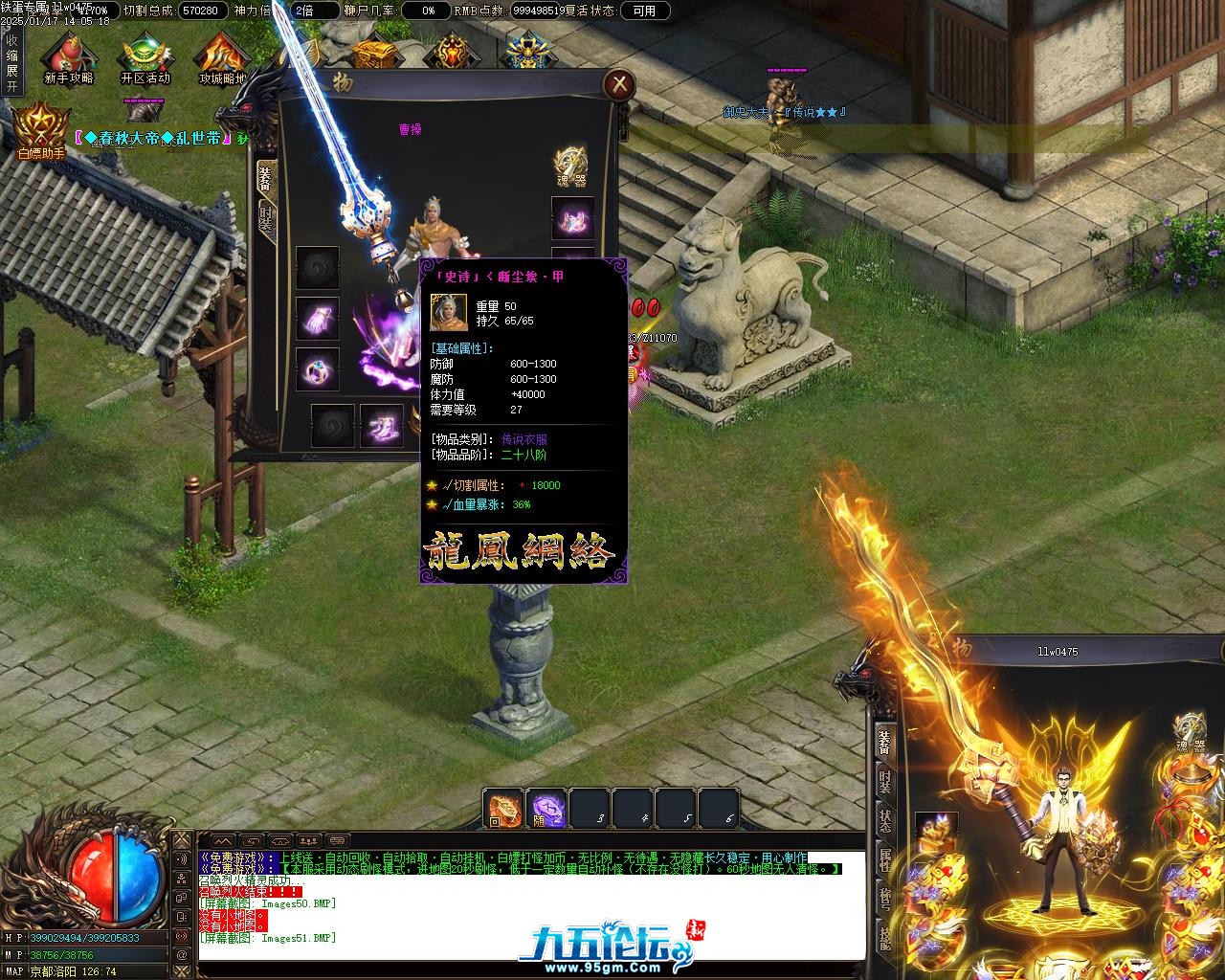
Task: Open the 开区活动 server events icon
Action: tap(145, 57)
